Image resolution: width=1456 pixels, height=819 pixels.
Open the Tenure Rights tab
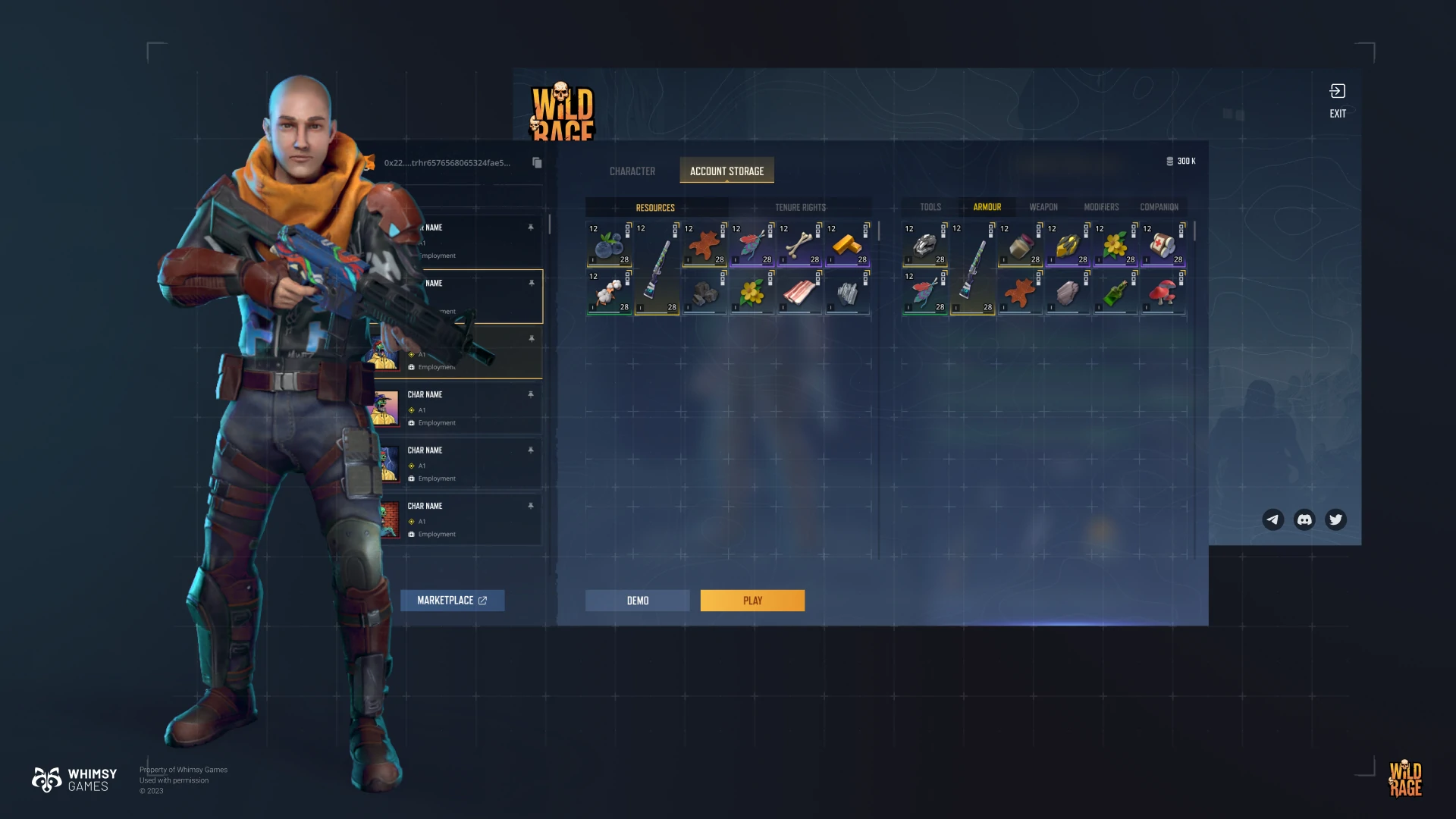click(800, 207)
